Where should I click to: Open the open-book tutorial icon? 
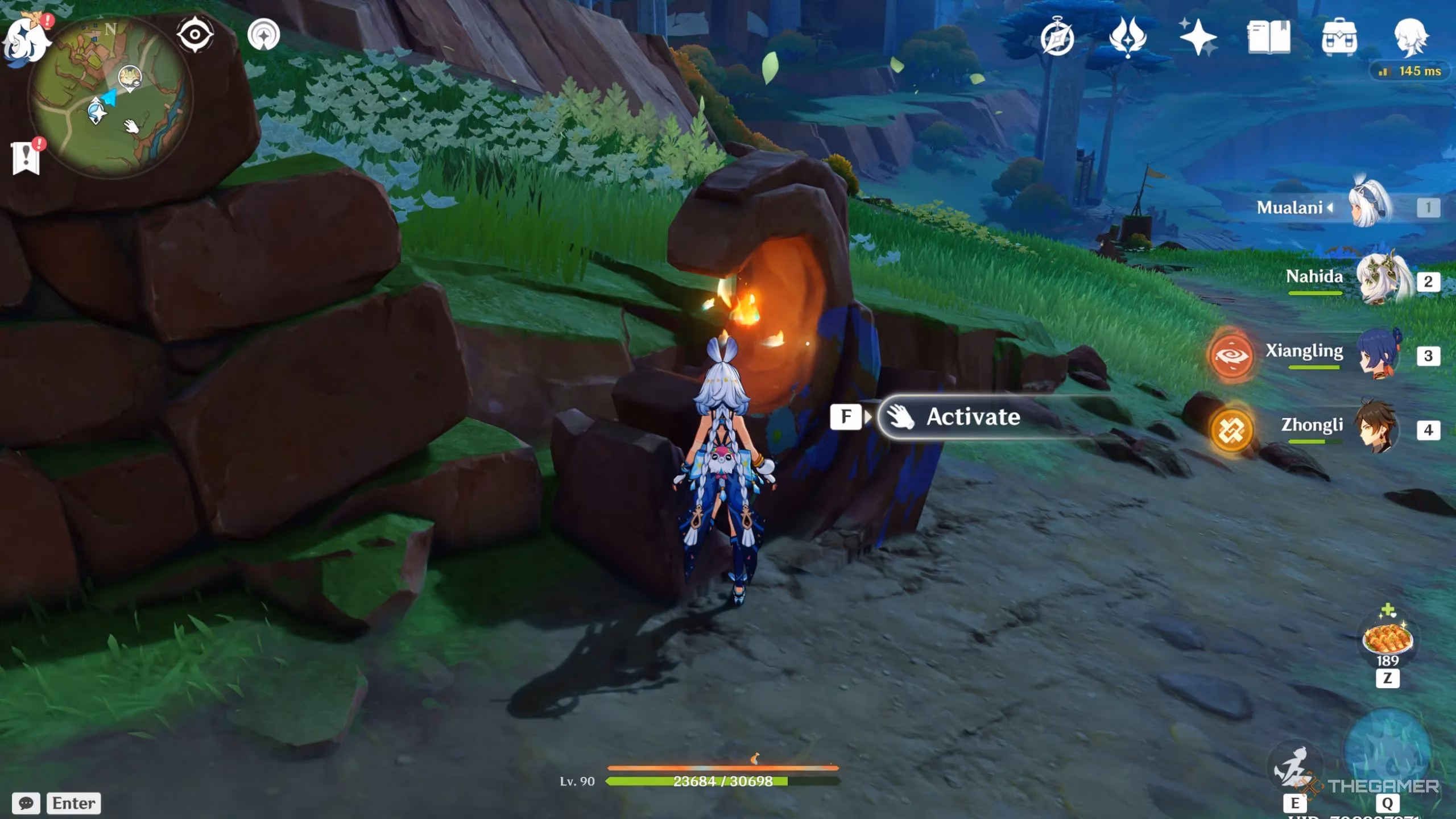coord(1269,38)
